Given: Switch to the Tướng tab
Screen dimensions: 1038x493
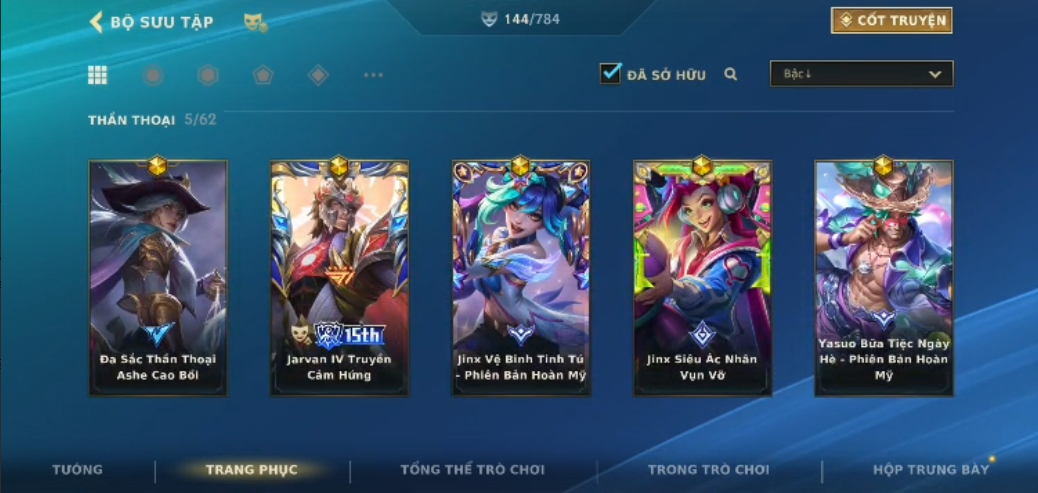Looking at the screenshot, I should [77, 470].
